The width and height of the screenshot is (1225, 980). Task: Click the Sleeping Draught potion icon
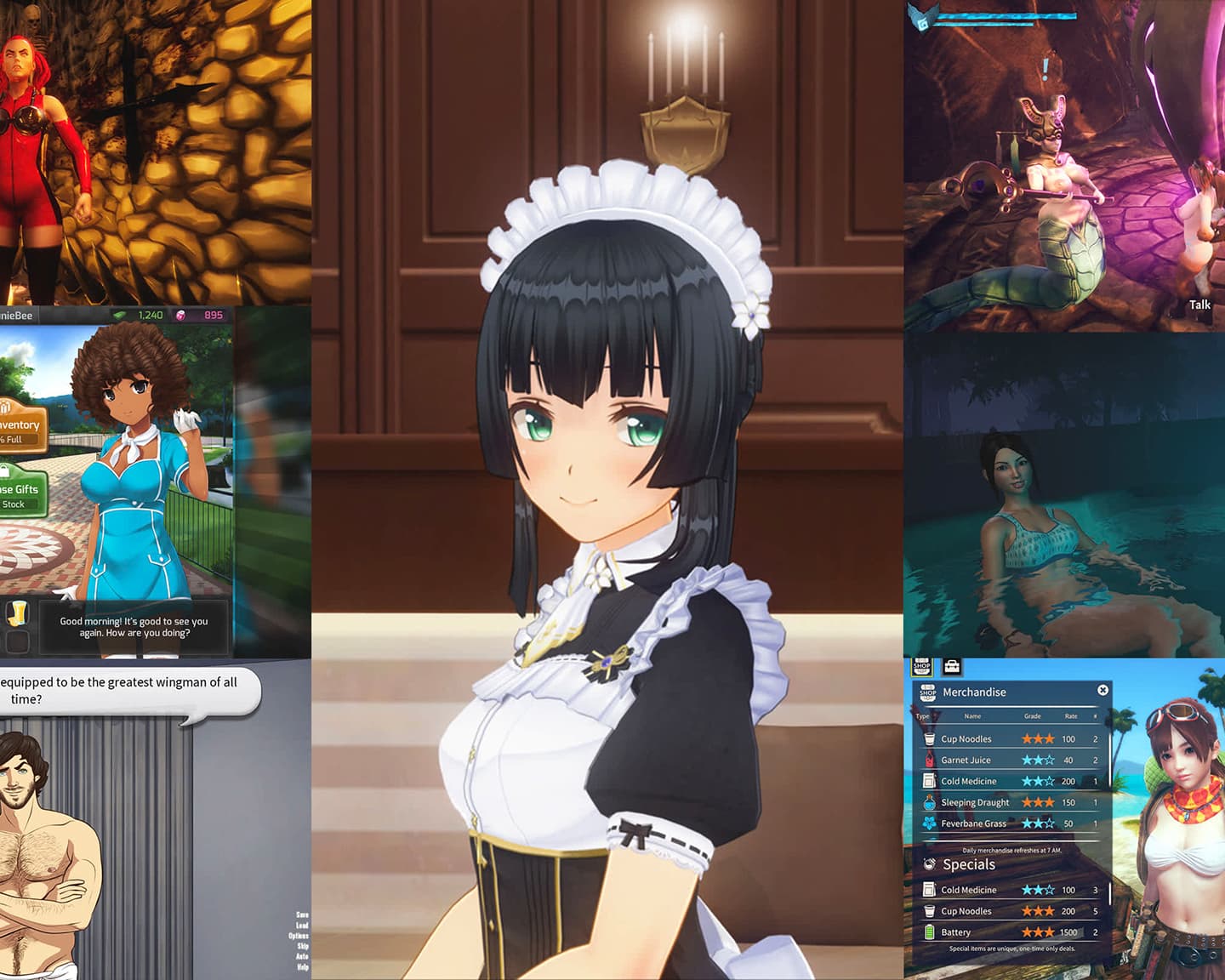click(x=927, y=802)
